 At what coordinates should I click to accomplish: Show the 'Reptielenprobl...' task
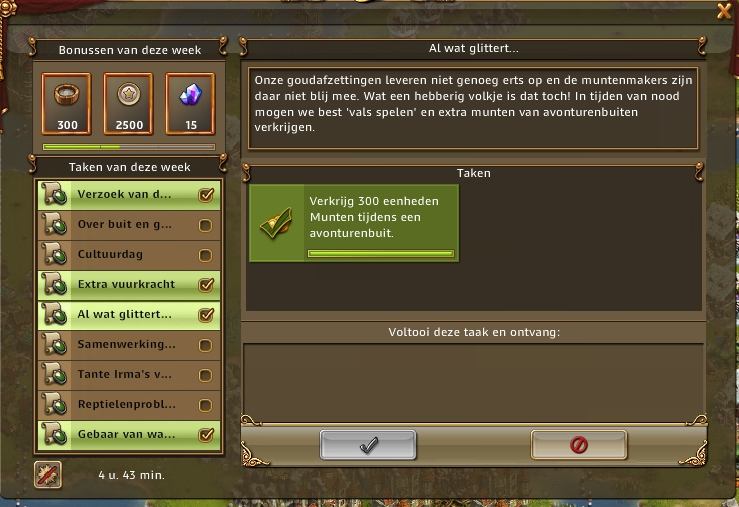pyautogui.click(x=128, y=405)
